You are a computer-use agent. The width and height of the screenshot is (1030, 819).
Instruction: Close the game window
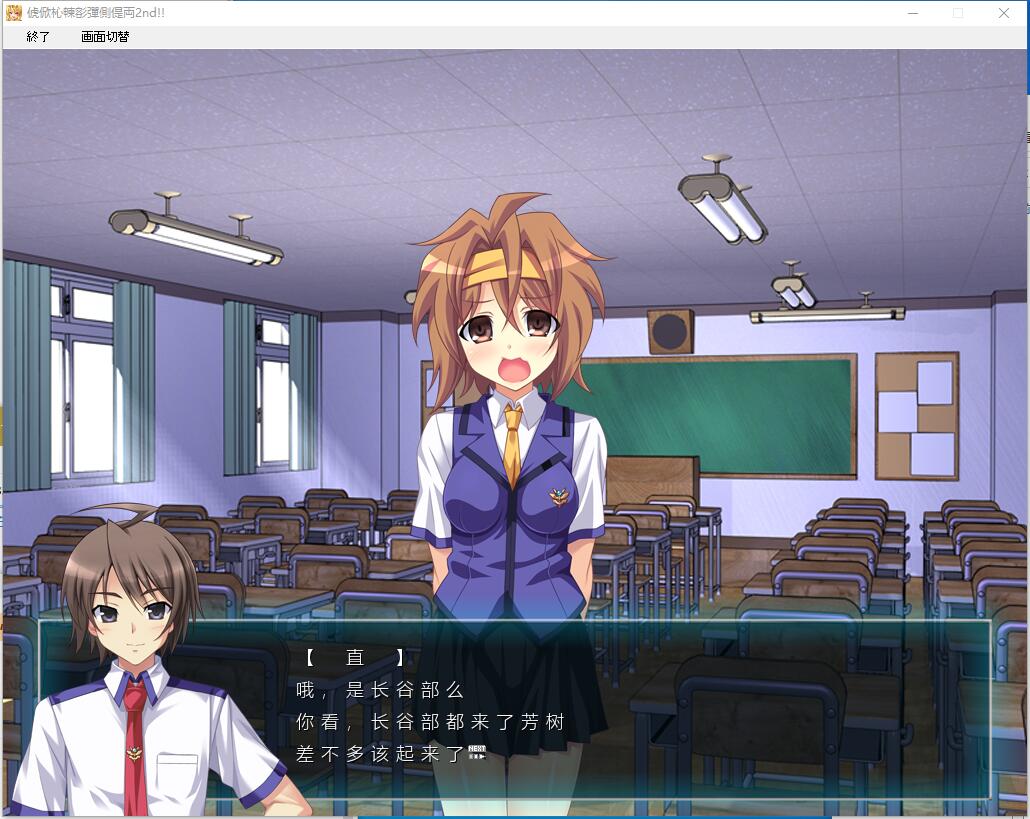click(x=1004, y=13)
